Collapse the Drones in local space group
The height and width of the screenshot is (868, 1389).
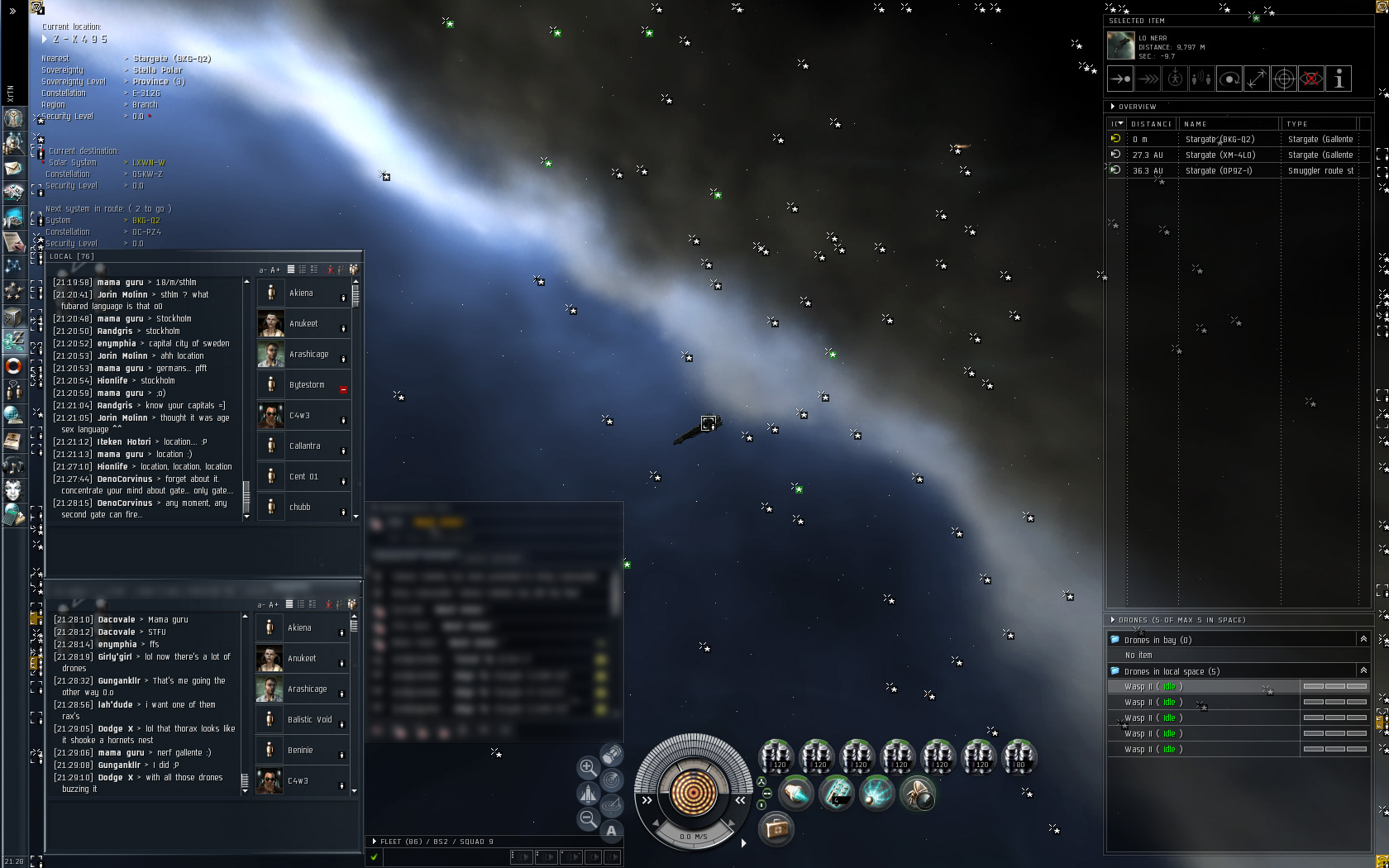pos(1363,670)
